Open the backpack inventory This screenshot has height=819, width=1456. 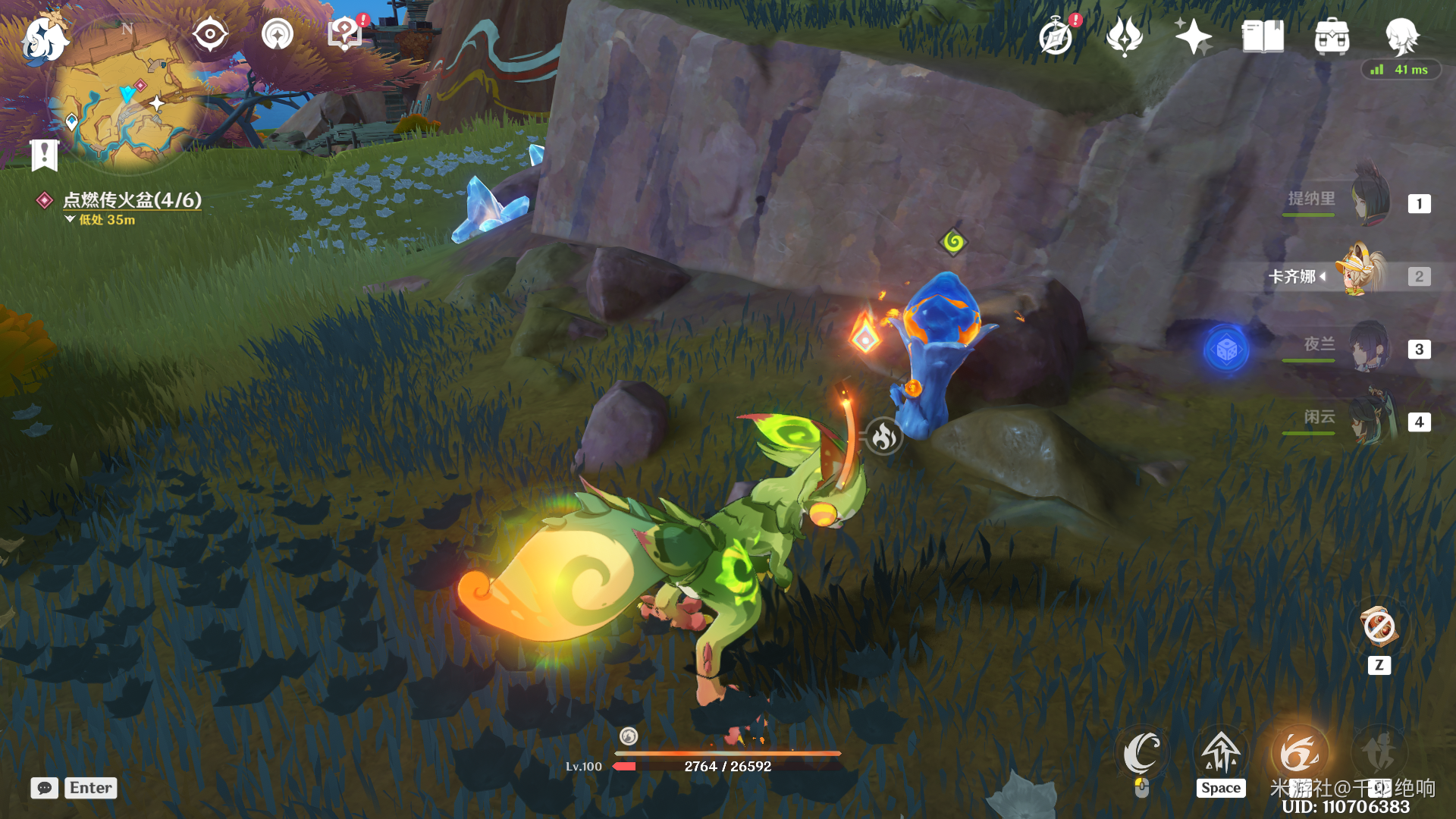point(1332,36)
